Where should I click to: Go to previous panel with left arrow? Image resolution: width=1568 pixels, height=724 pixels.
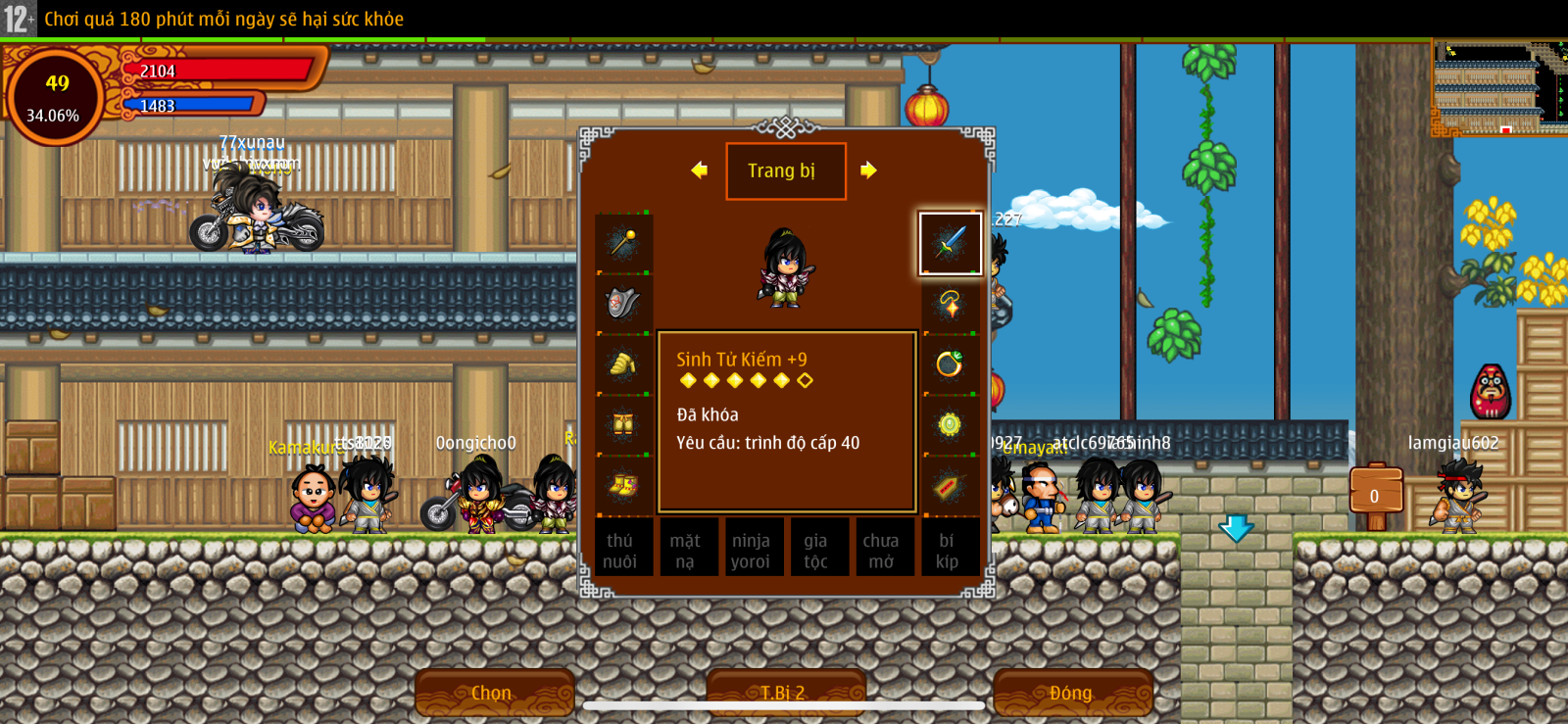pos(699,170)
